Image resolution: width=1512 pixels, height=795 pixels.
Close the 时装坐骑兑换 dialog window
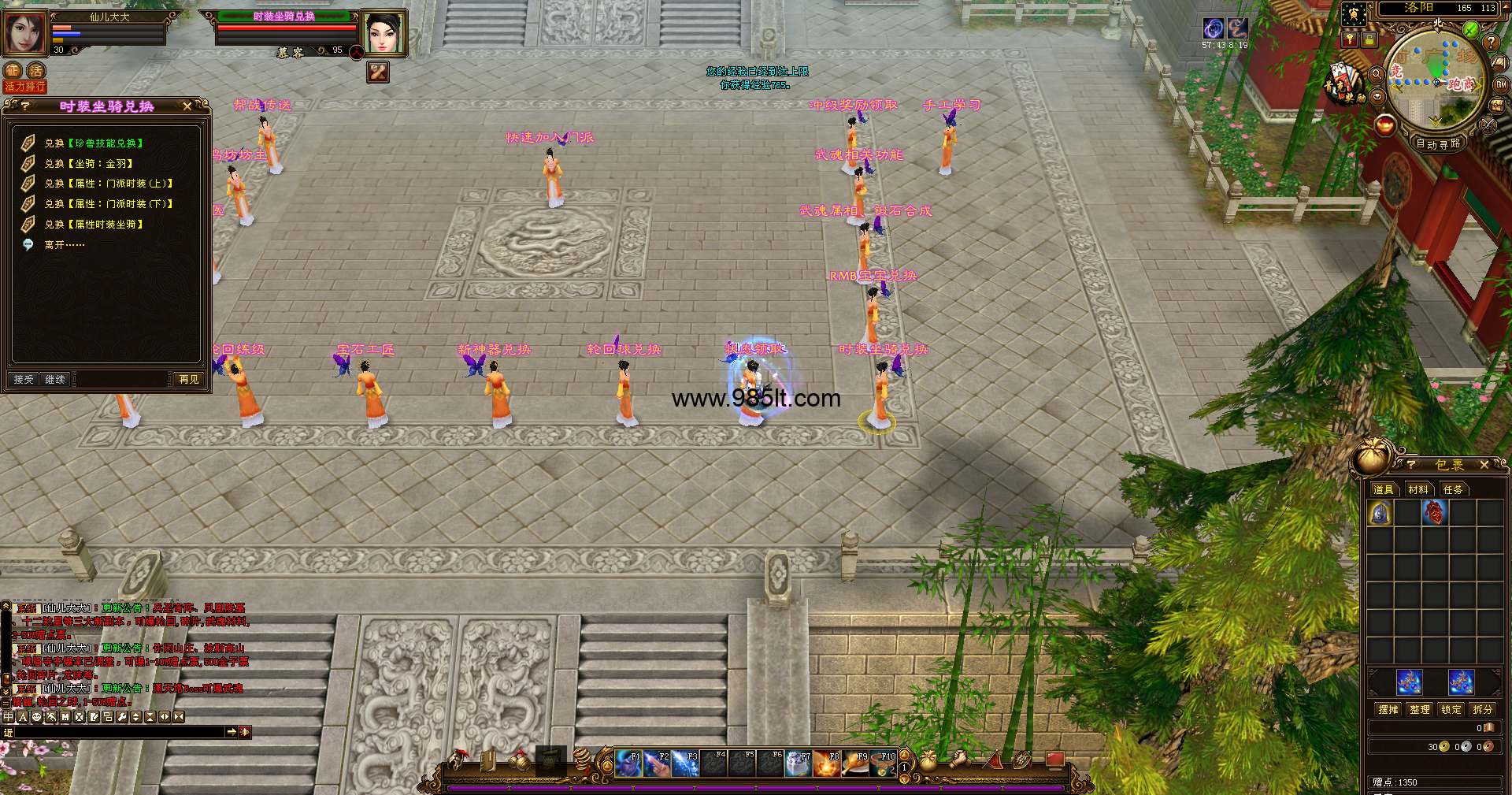coord(187,106)
